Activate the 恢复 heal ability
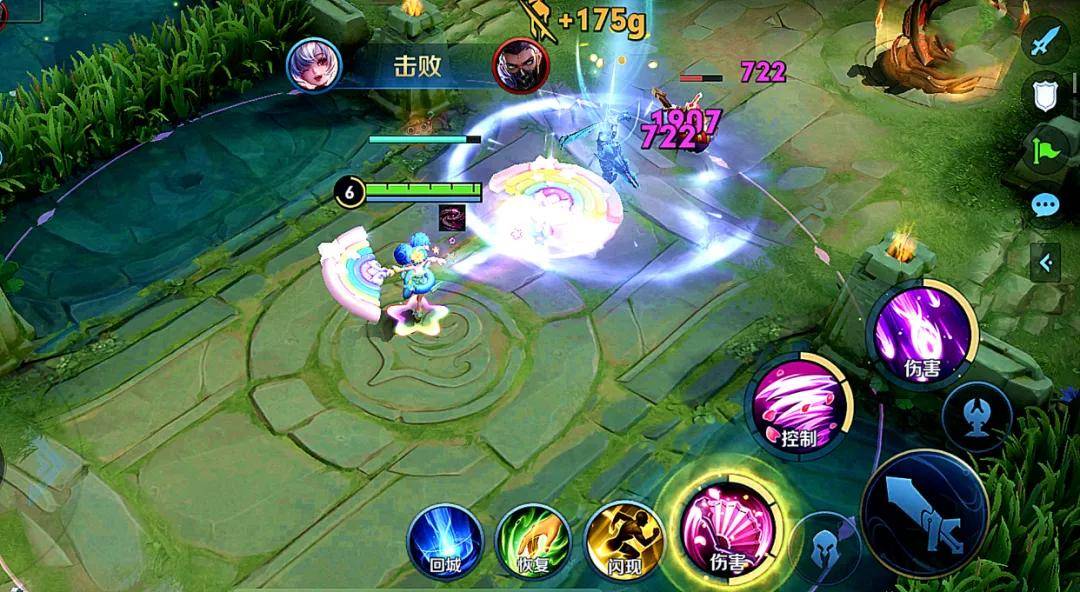 (534, 541)
